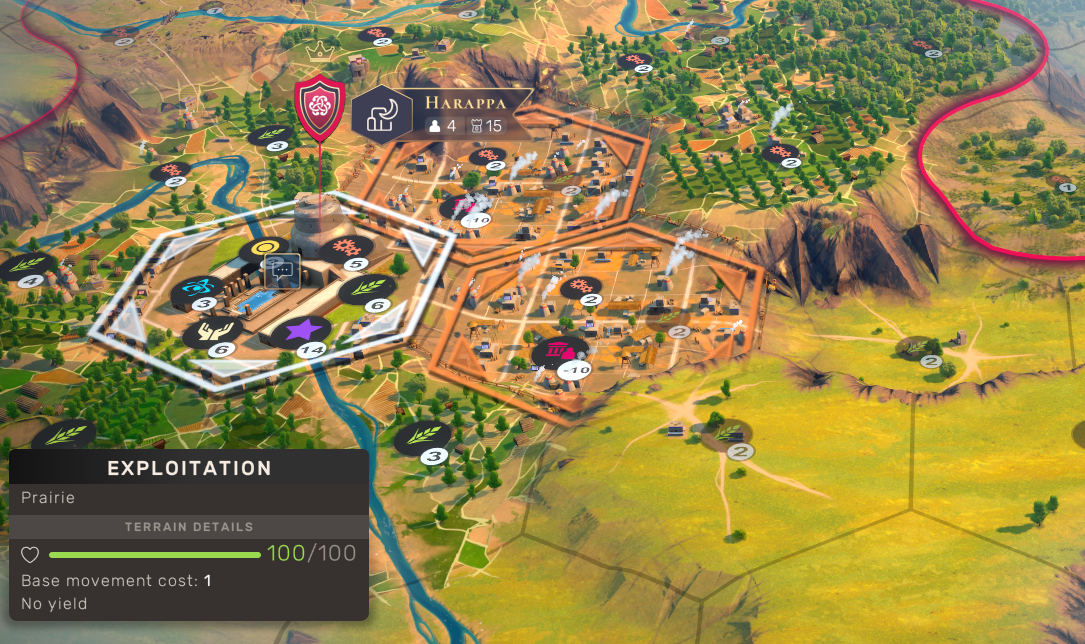This screenshot has height=644, width=1085.
Task: Click the speech bubble icon on the city center
Action: pyautogui.click(x=280, y=268)
